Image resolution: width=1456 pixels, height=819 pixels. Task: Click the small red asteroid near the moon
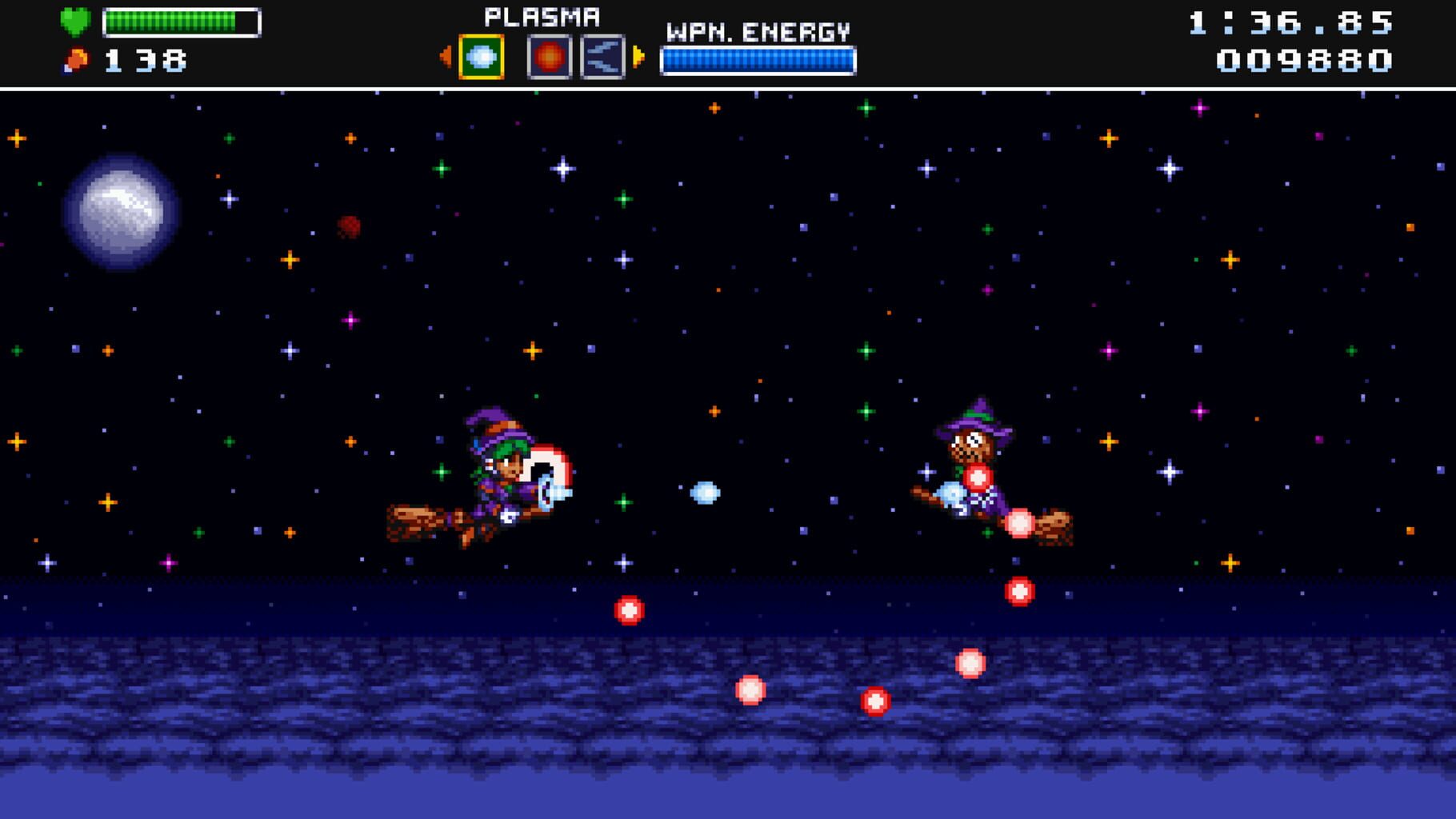point(346,226)
